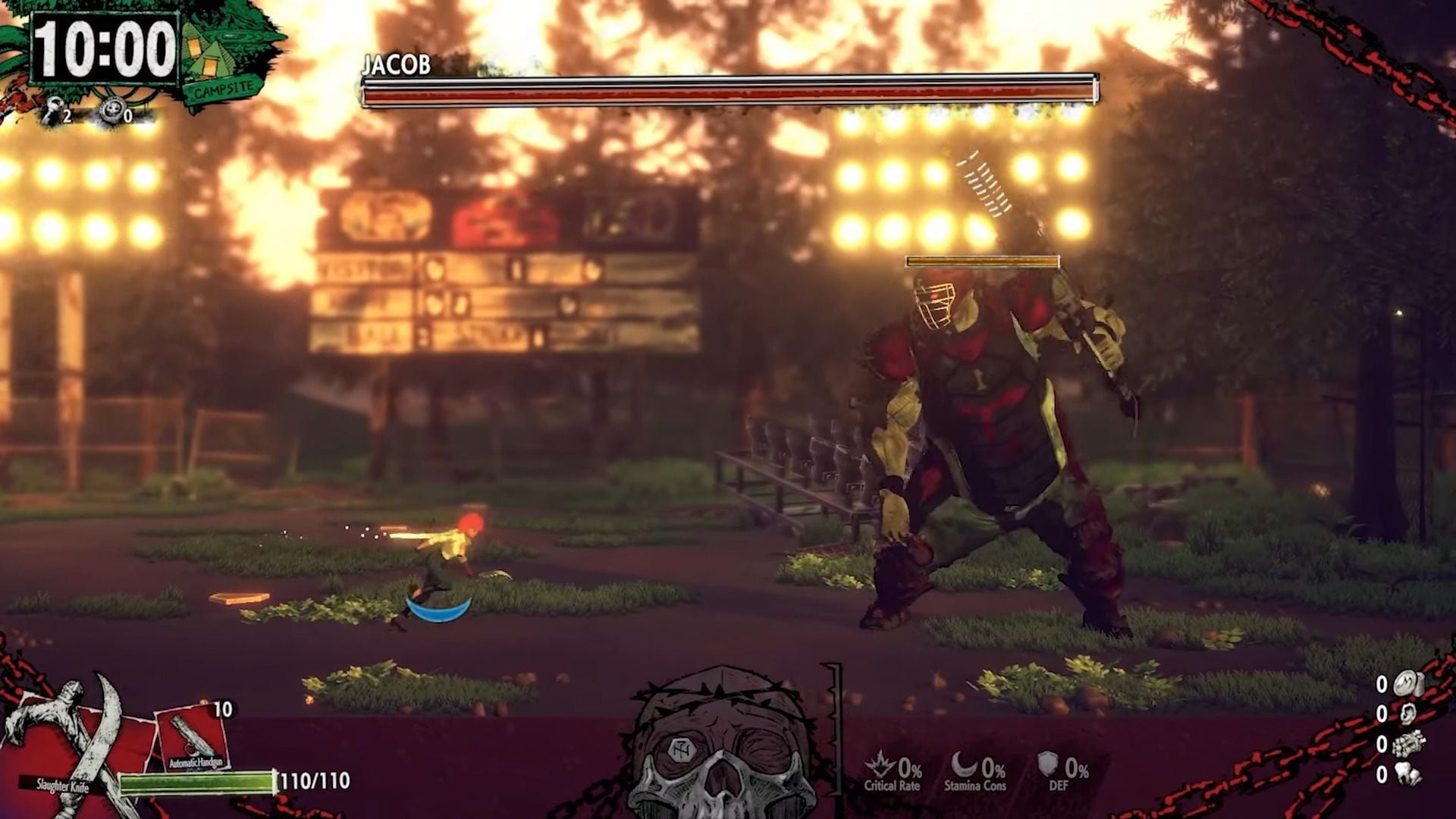Click the severed ear resource icon
Image resolution: width=1456 pixels, height=819 pixels.
(x=1407, y=714)
